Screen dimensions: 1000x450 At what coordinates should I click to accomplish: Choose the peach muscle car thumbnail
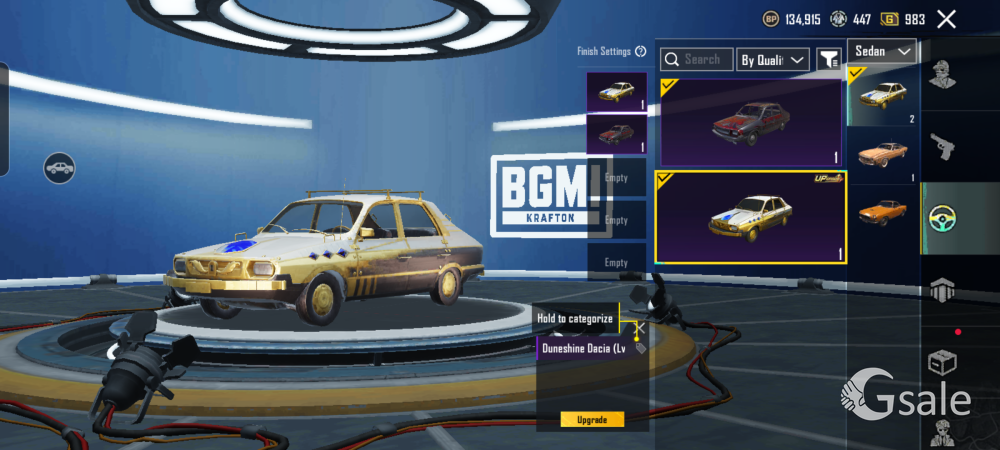coord(883,154)
